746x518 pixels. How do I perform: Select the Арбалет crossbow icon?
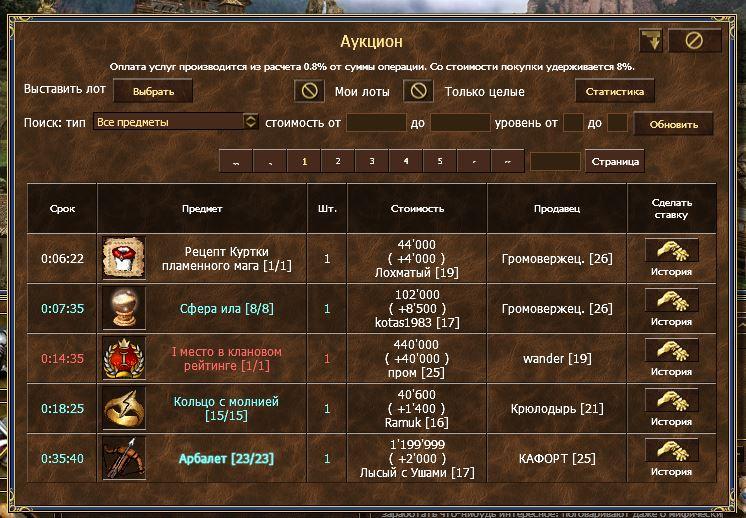click(124, 458)
